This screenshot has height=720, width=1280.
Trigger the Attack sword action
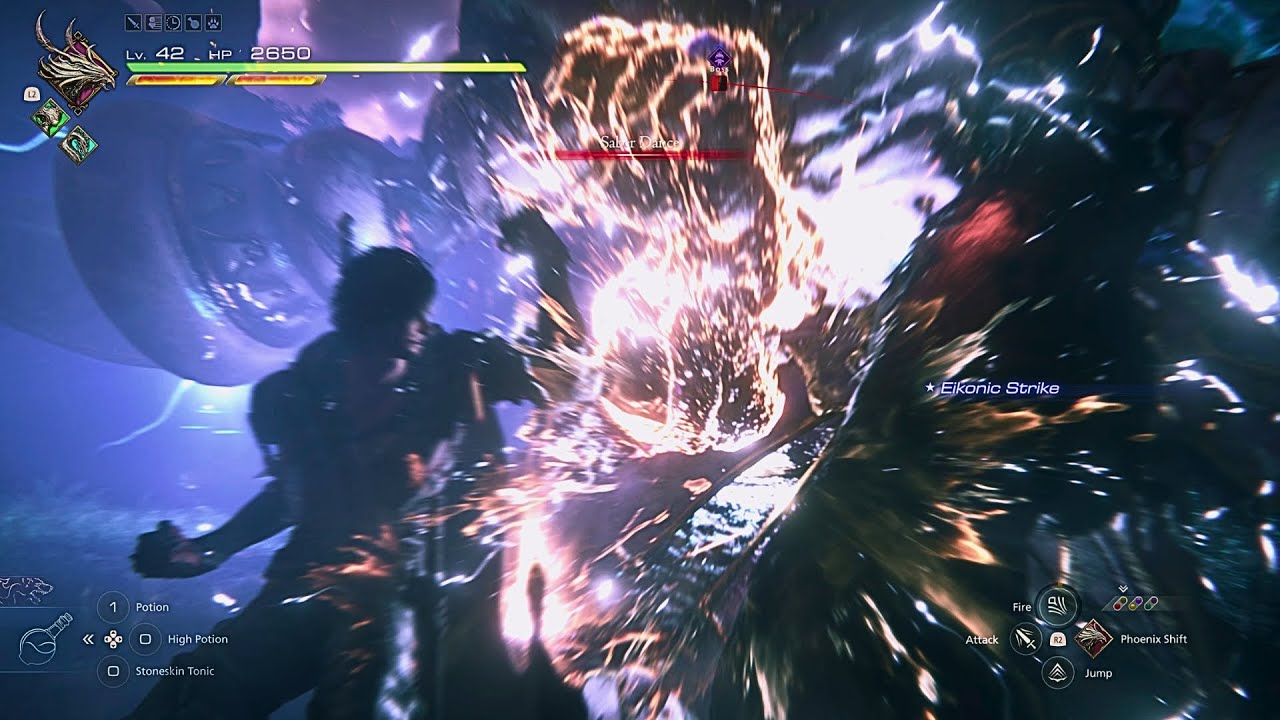(1024, 639)
